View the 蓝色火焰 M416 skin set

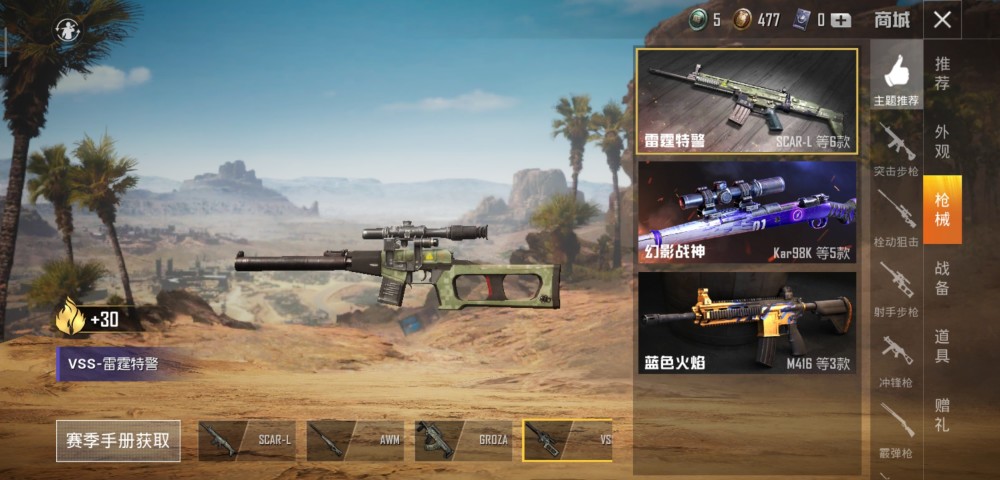click(747, 323)
